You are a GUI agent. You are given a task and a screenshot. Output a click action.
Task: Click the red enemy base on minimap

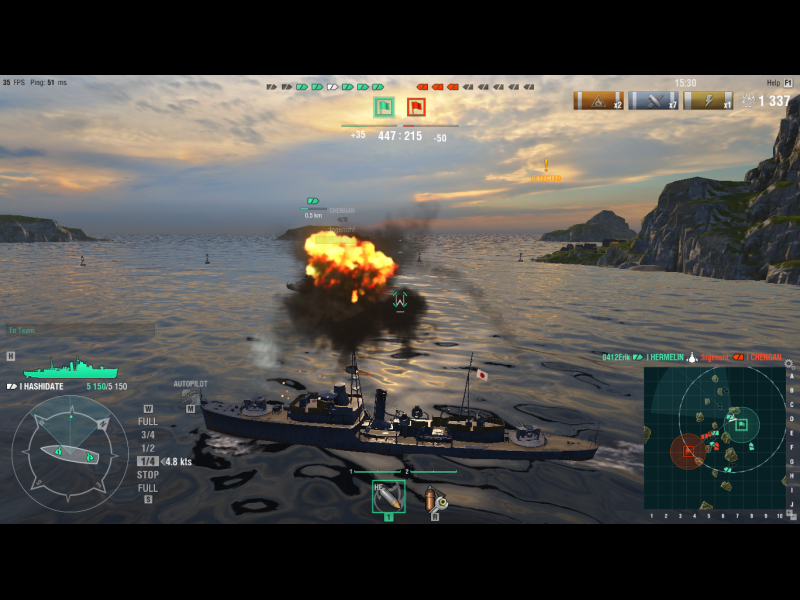(x=688, y=451)
